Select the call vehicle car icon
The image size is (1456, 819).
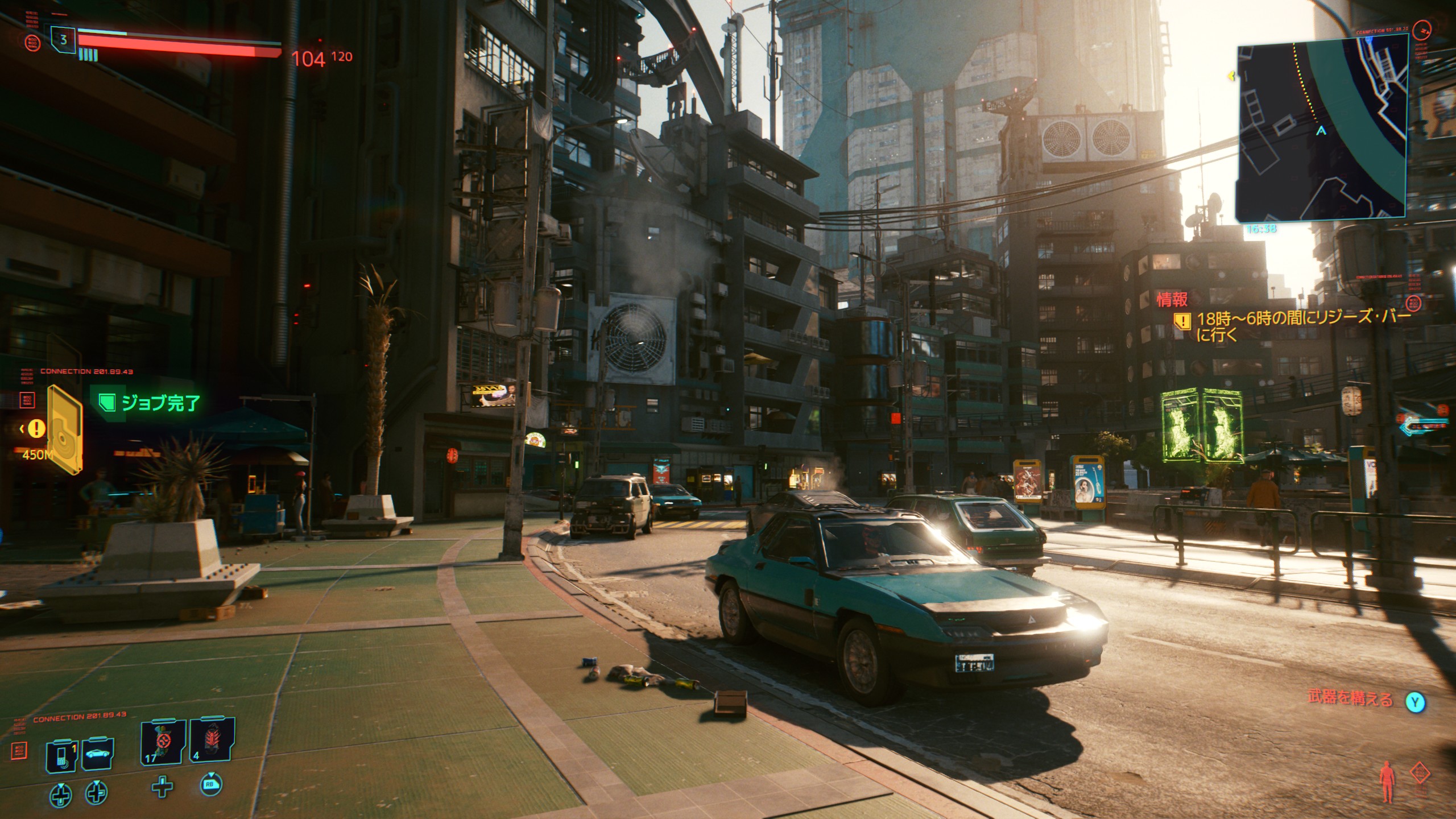[98, 754]
